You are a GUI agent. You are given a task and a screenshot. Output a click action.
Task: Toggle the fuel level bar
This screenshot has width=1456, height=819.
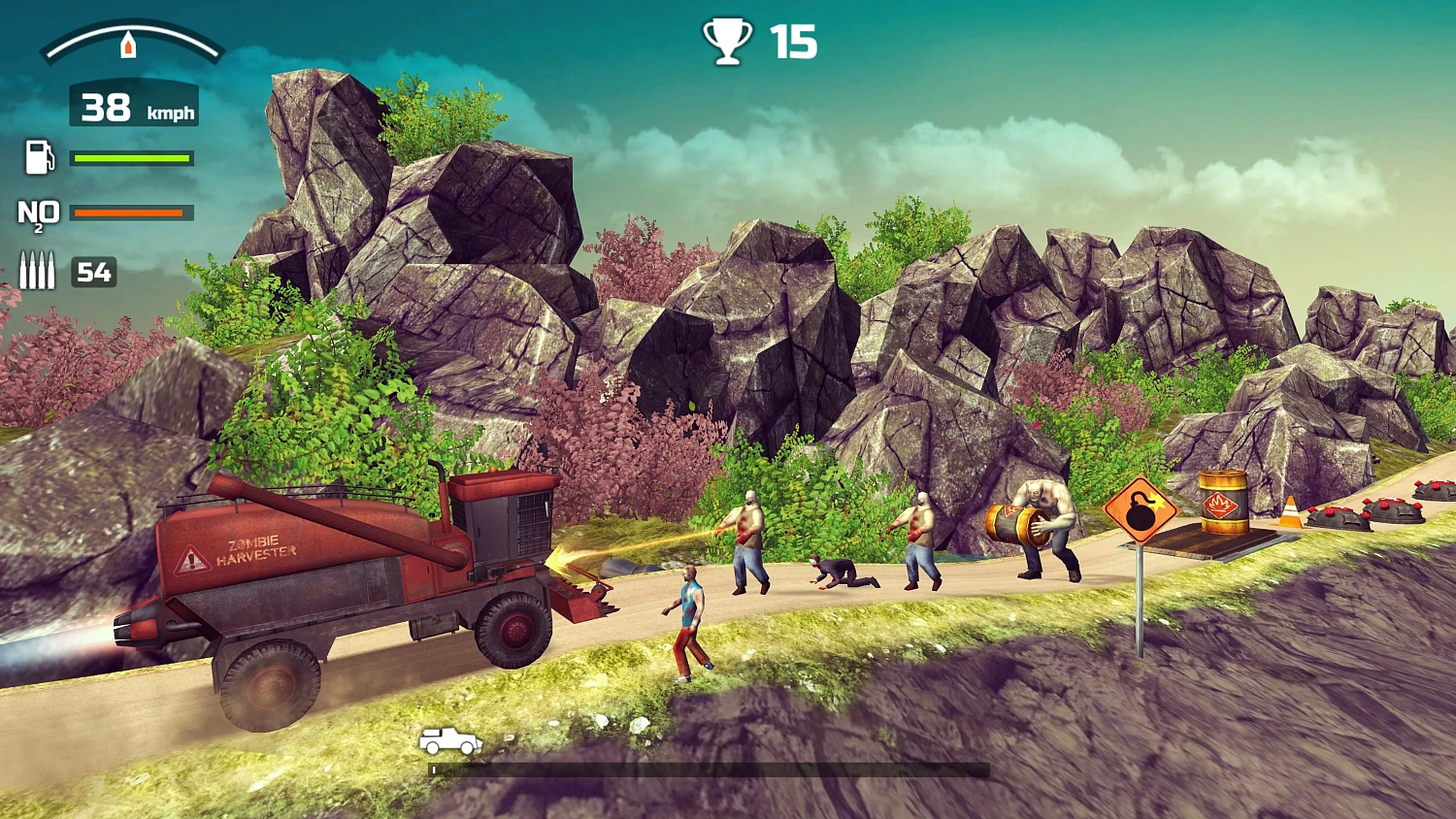[131, 156]
